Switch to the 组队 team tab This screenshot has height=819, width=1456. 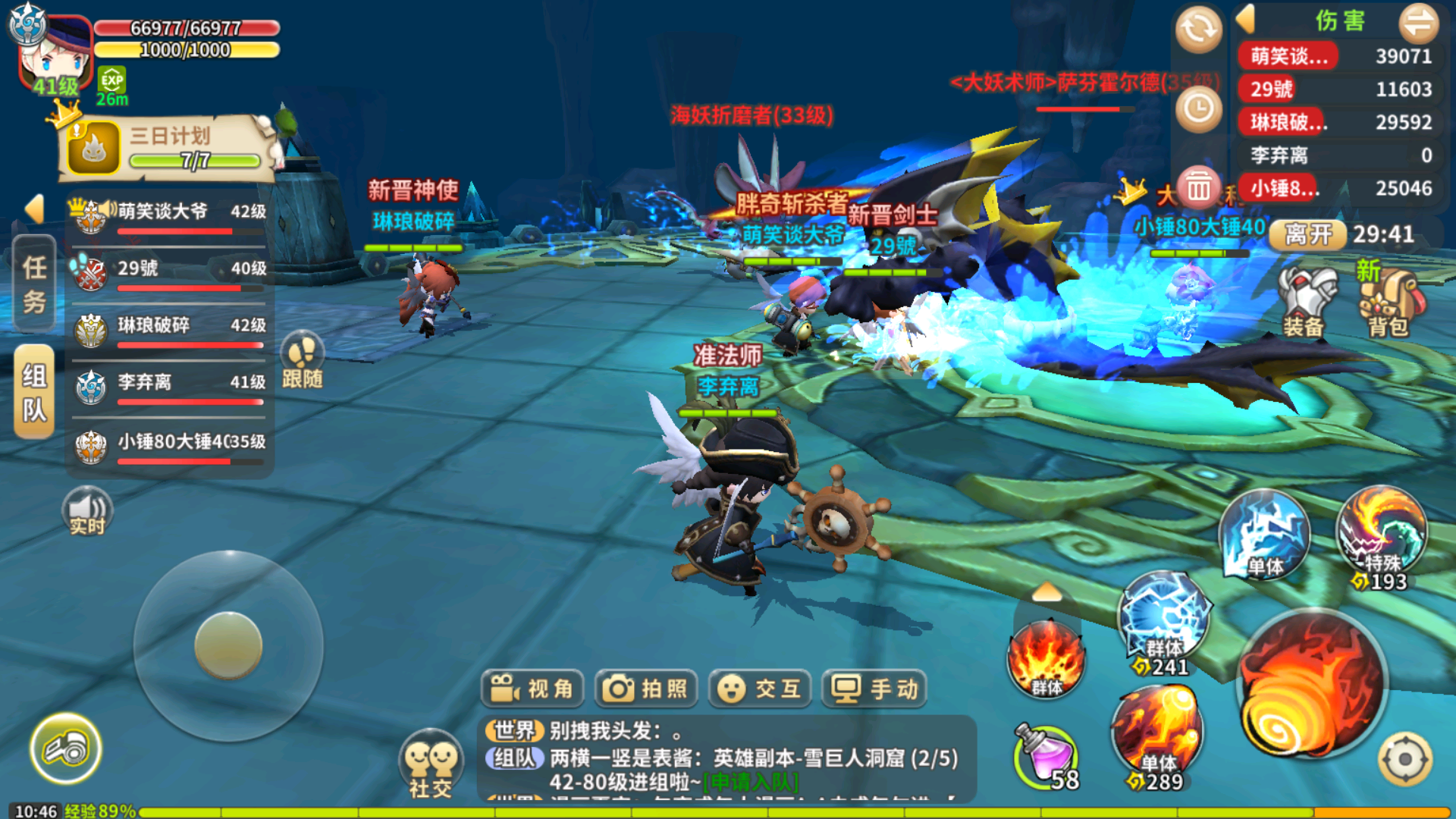[35, 393]
